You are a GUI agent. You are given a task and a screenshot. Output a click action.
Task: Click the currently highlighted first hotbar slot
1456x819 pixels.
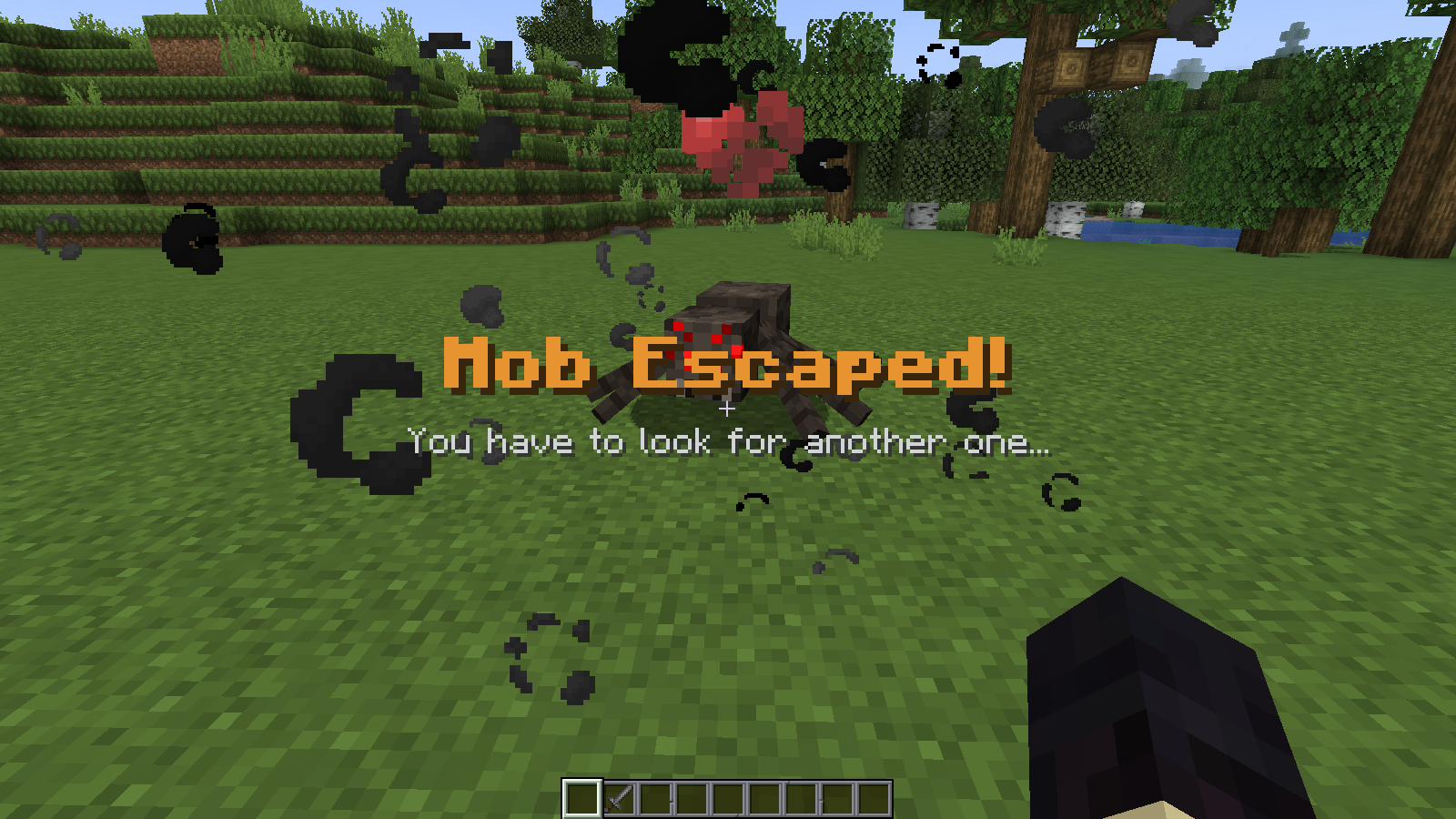coord(582,798)
